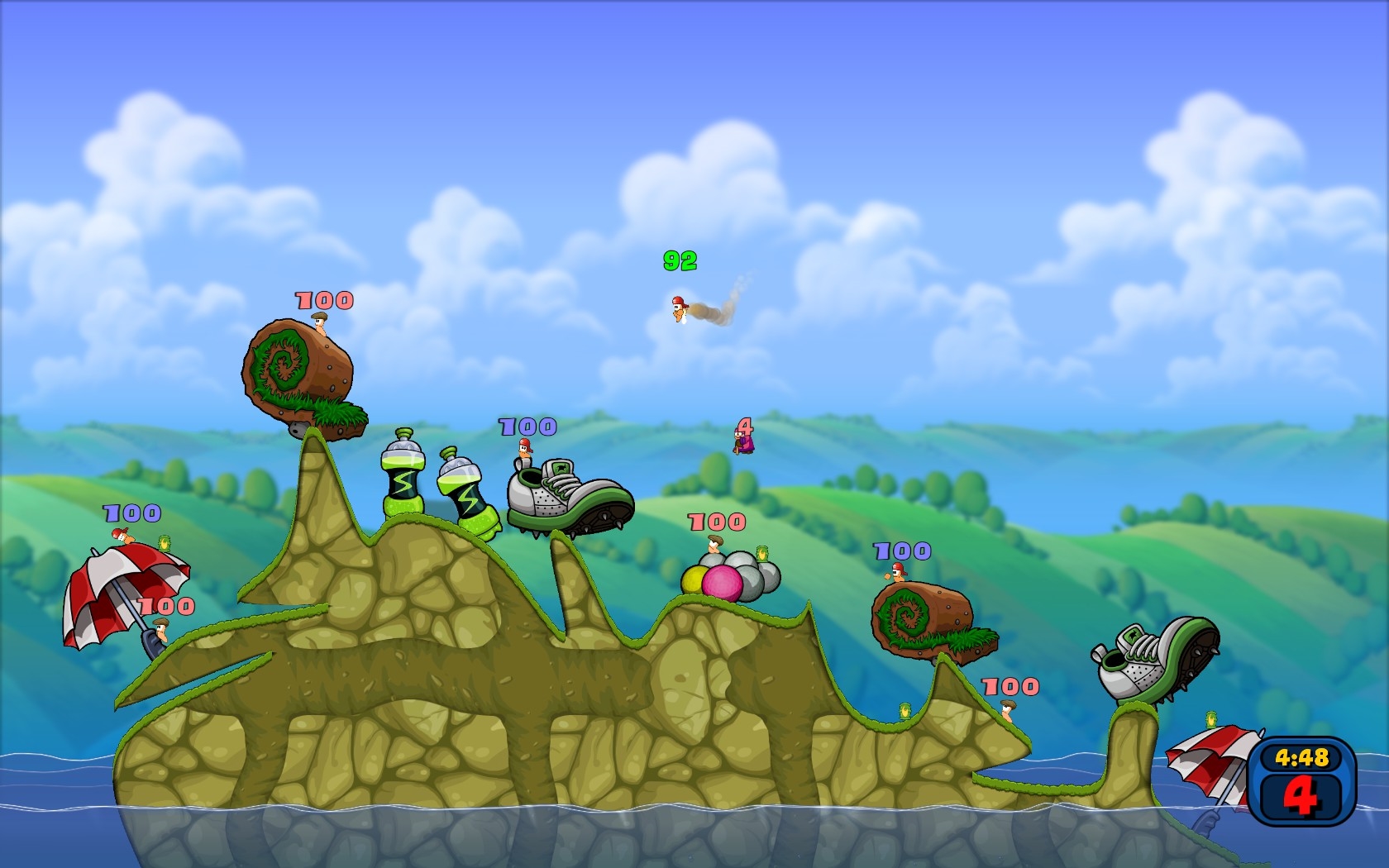1389x868 pixels.
Task: Click the pink ball in the ball cluster
Action: [x=721, y=580]
